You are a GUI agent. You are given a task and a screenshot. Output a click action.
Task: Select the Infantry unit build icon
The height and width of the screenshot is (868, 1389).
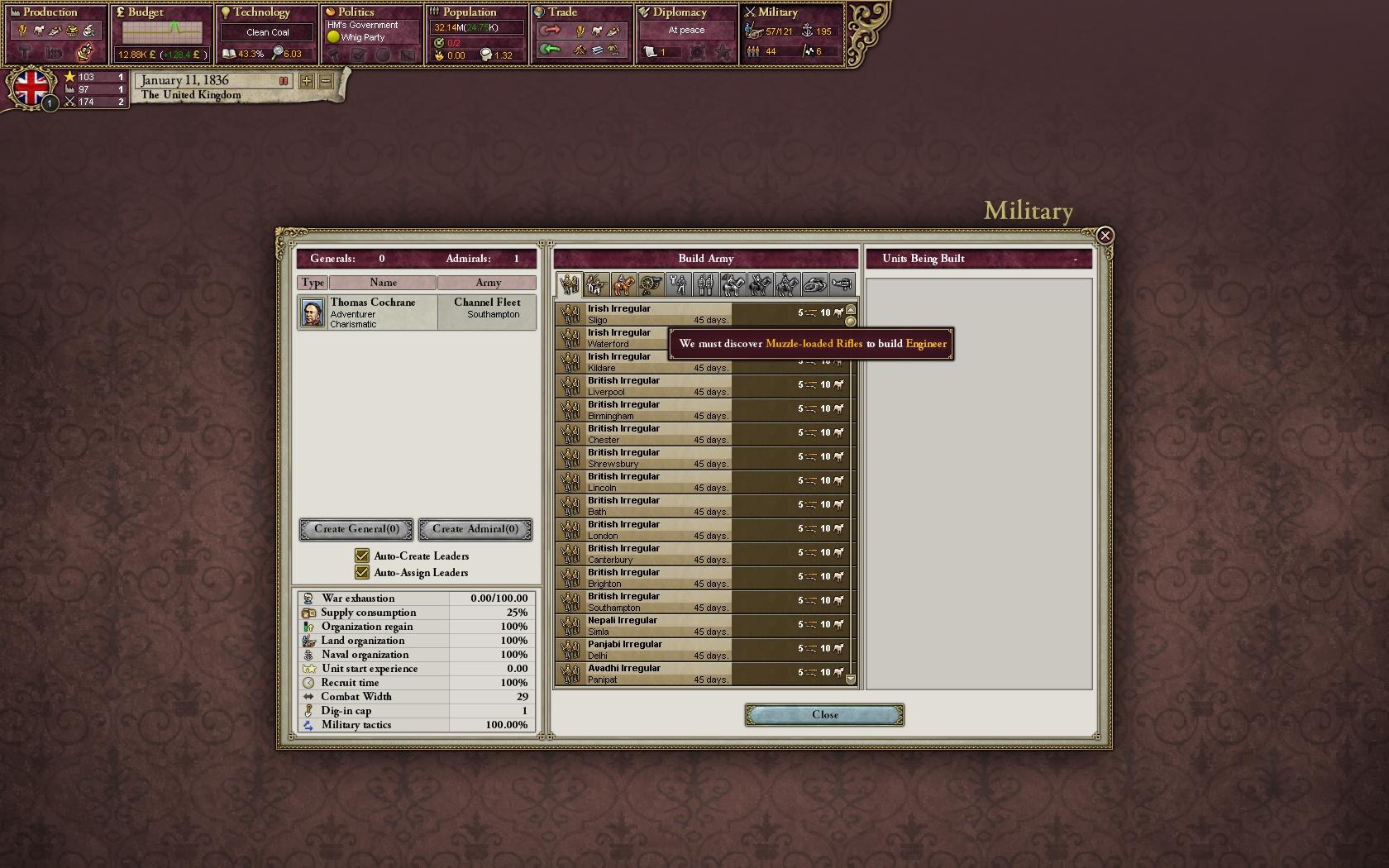[x=595, y=284]
